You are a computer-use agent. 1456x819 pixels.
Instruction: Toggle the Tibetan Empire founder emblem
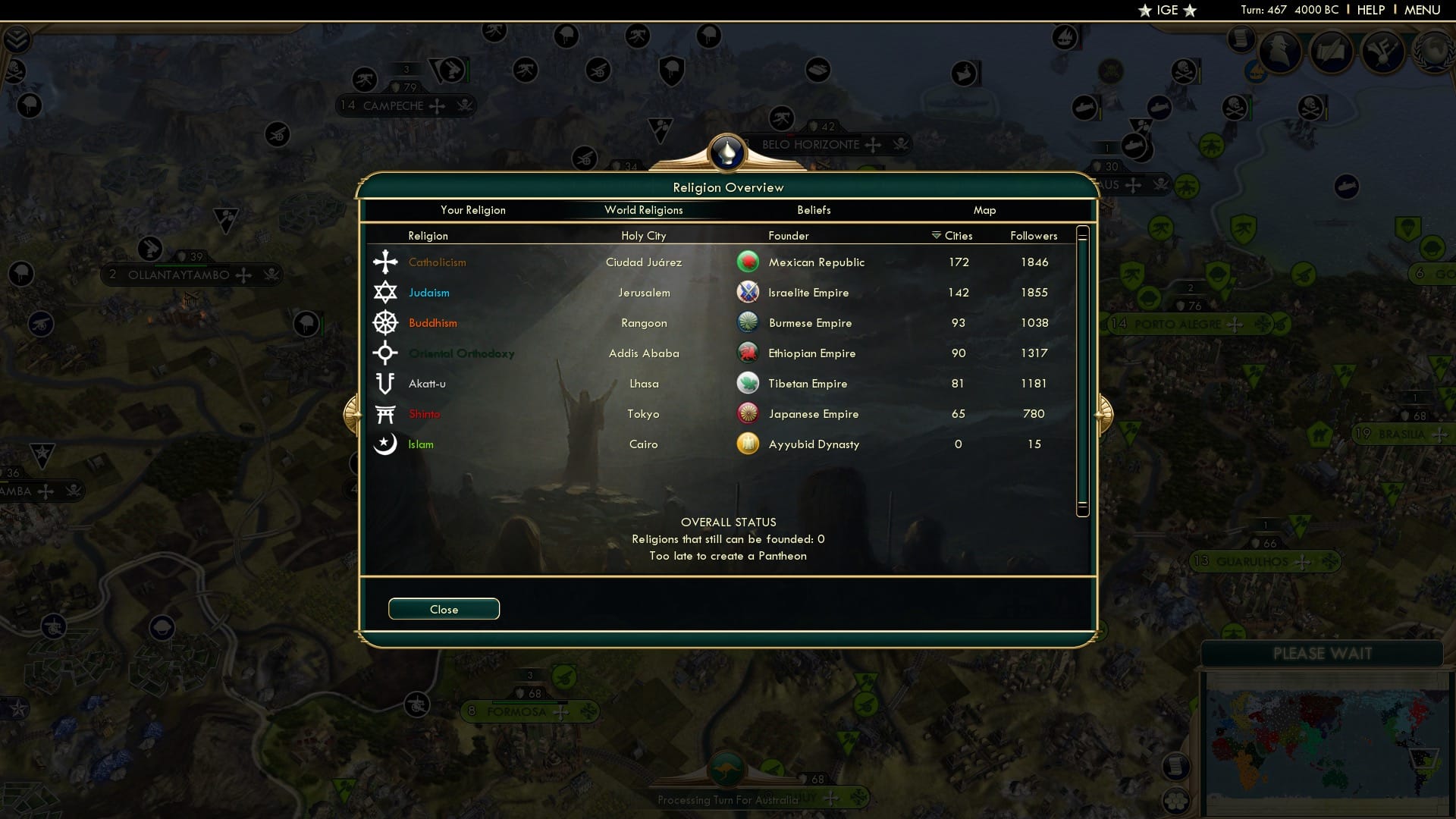(749, 383)
